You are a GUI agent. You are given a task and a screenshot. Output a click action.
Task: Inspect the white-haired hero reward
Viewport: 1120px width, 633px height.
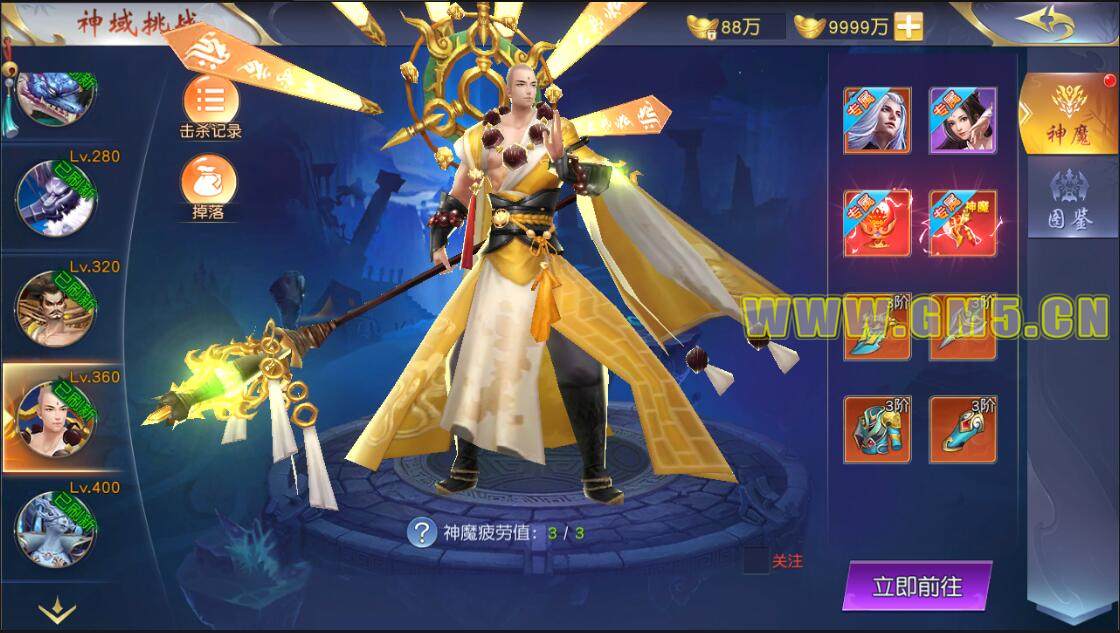[x=877, y=120]
